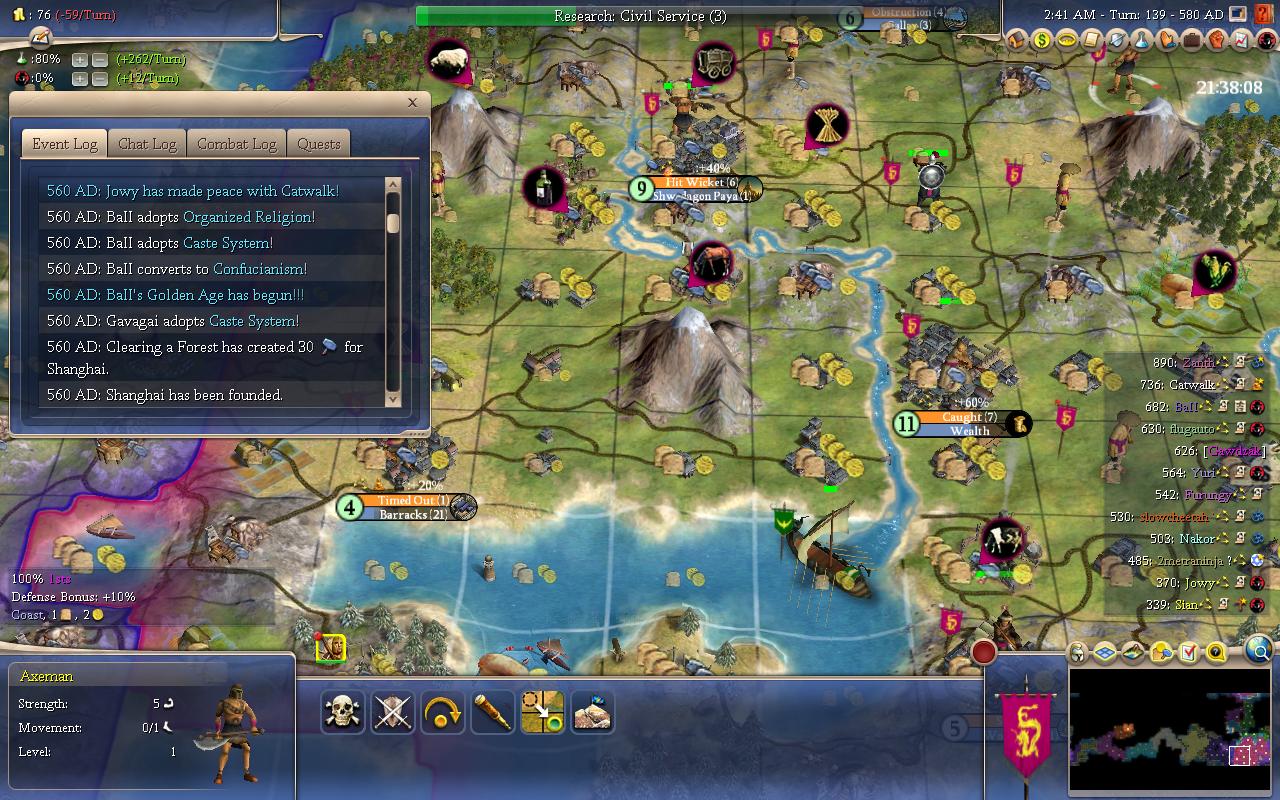Open the domestic advisor house icon
This screenshot has height=800, width=1280.
pos(1017,41)
